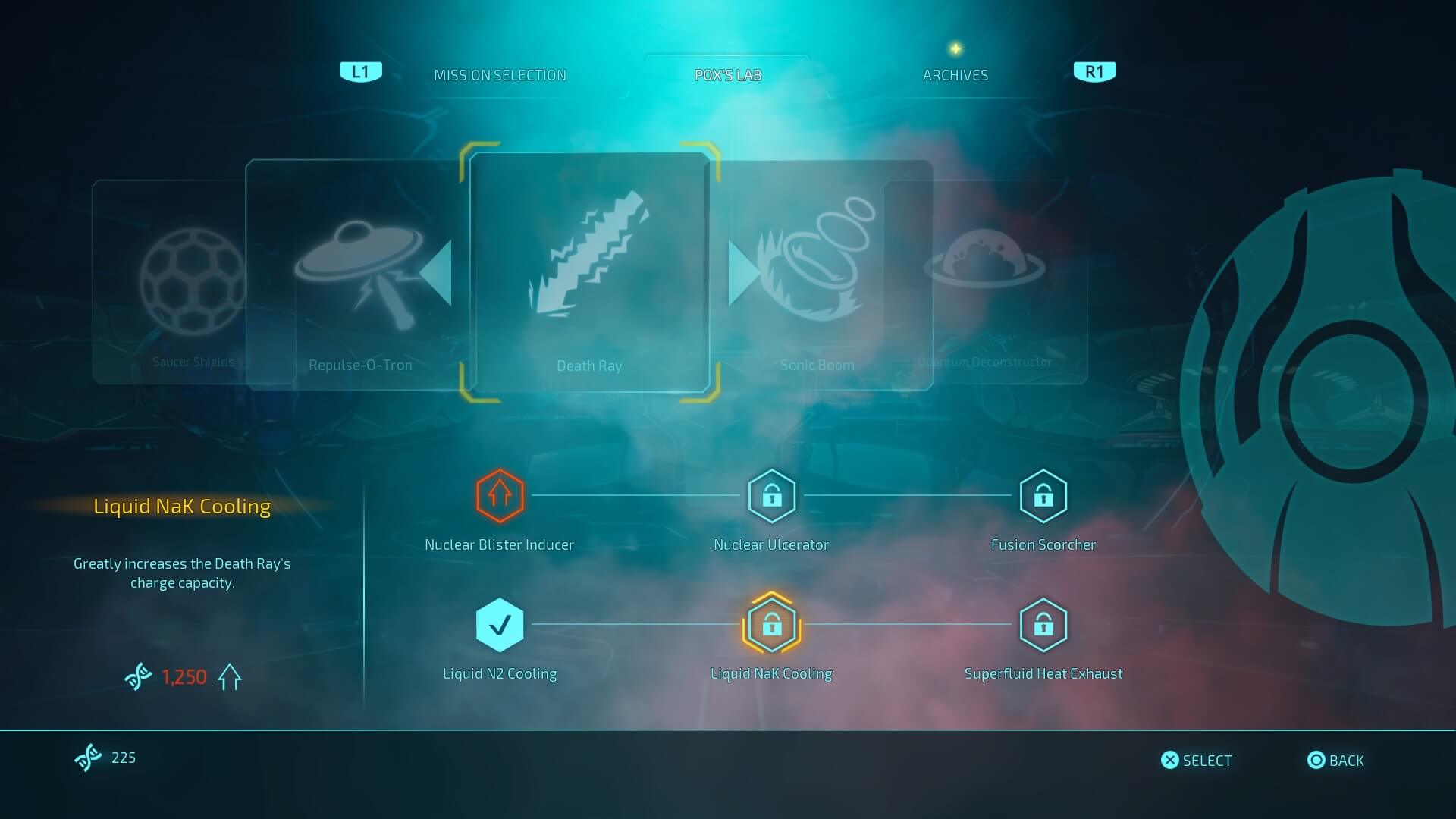Select the Liquid NaK Cooling upgrade node
This screenshot has height=819, width=1456.
(771, 625)
